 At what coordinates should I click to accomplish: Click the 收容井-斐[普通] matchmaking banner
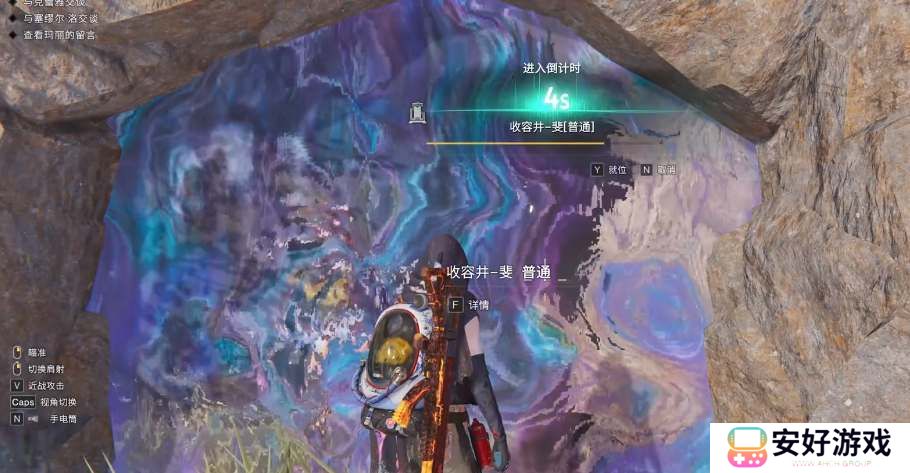551,127
